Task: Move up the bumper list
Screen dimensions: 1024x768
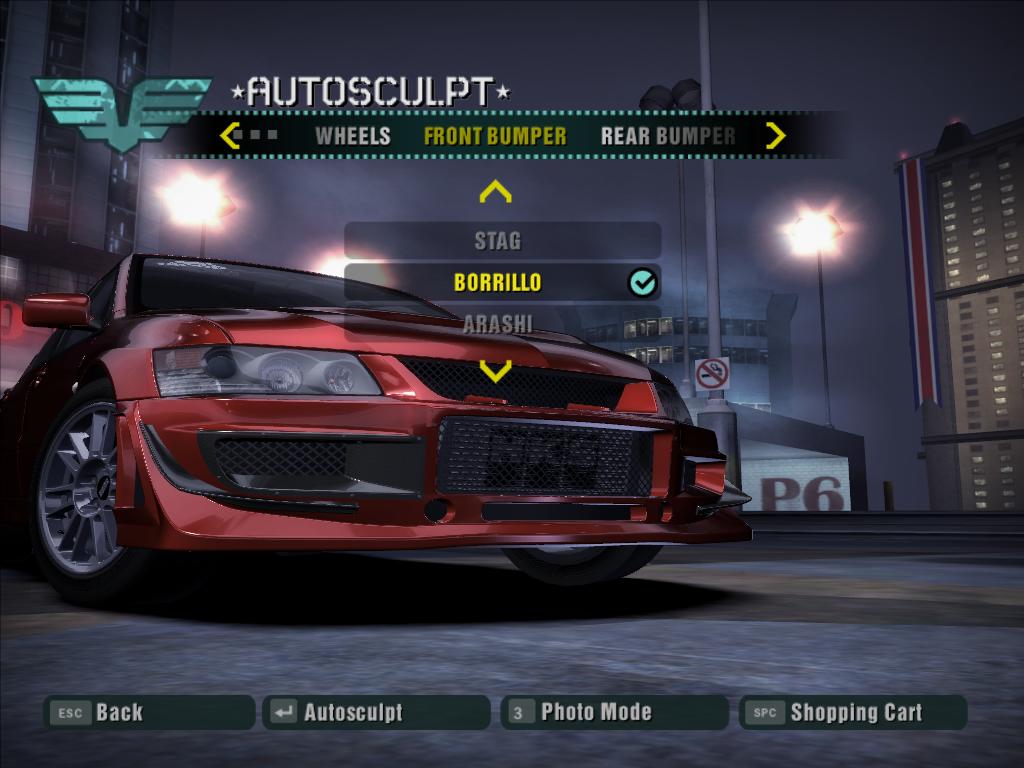Action: pos(495,191)
